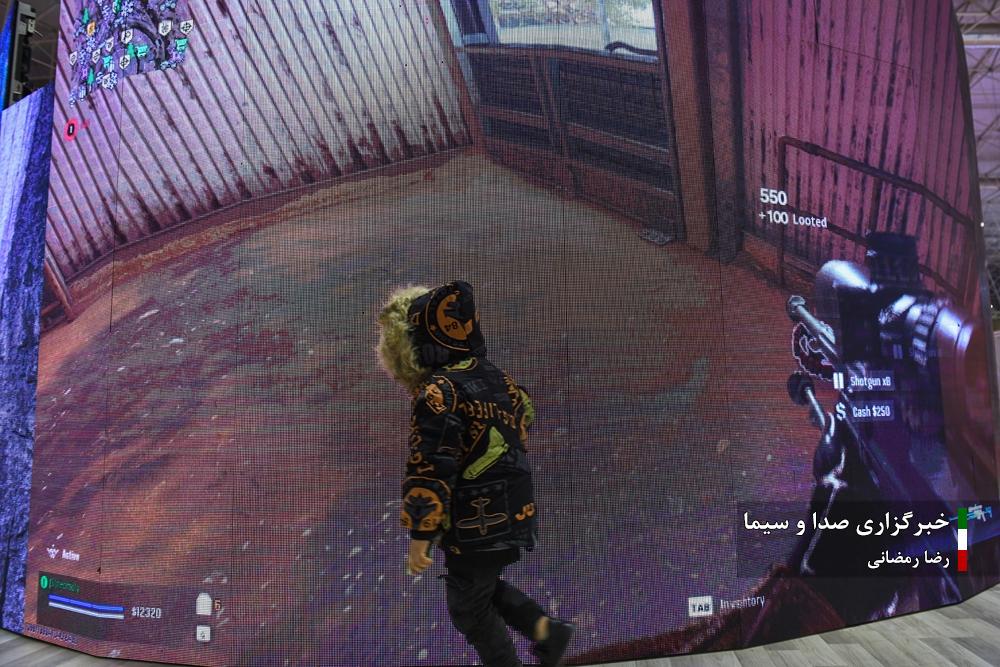This screenshot has width=1000, height=667.
Task: Open the Inventory label
Action: coord(741,603)
